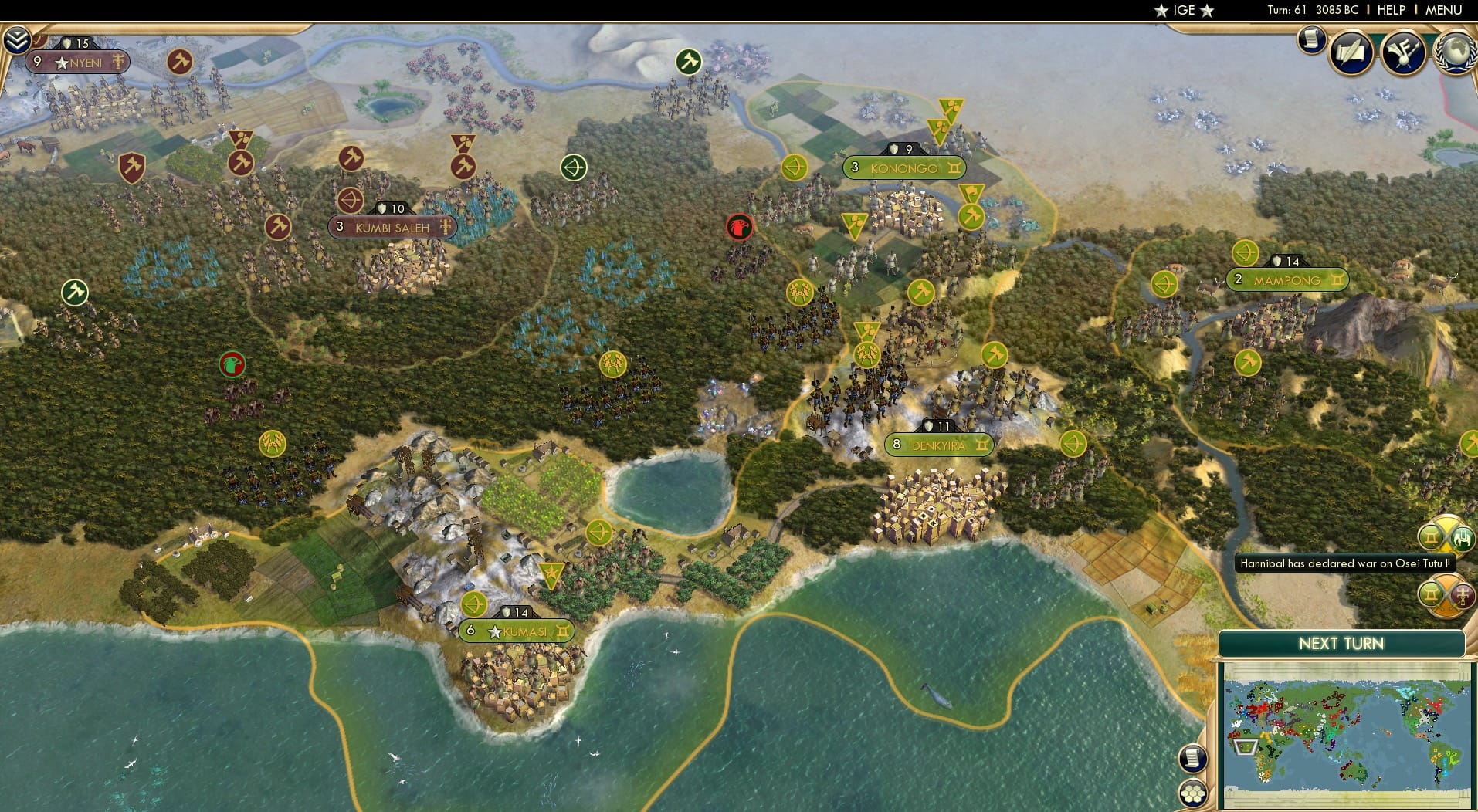The width and height of the screenshot is (1478, 812).
Task: Click the faith symbol on Kumbi Saleh's banner
Action: tap(446, 227)
